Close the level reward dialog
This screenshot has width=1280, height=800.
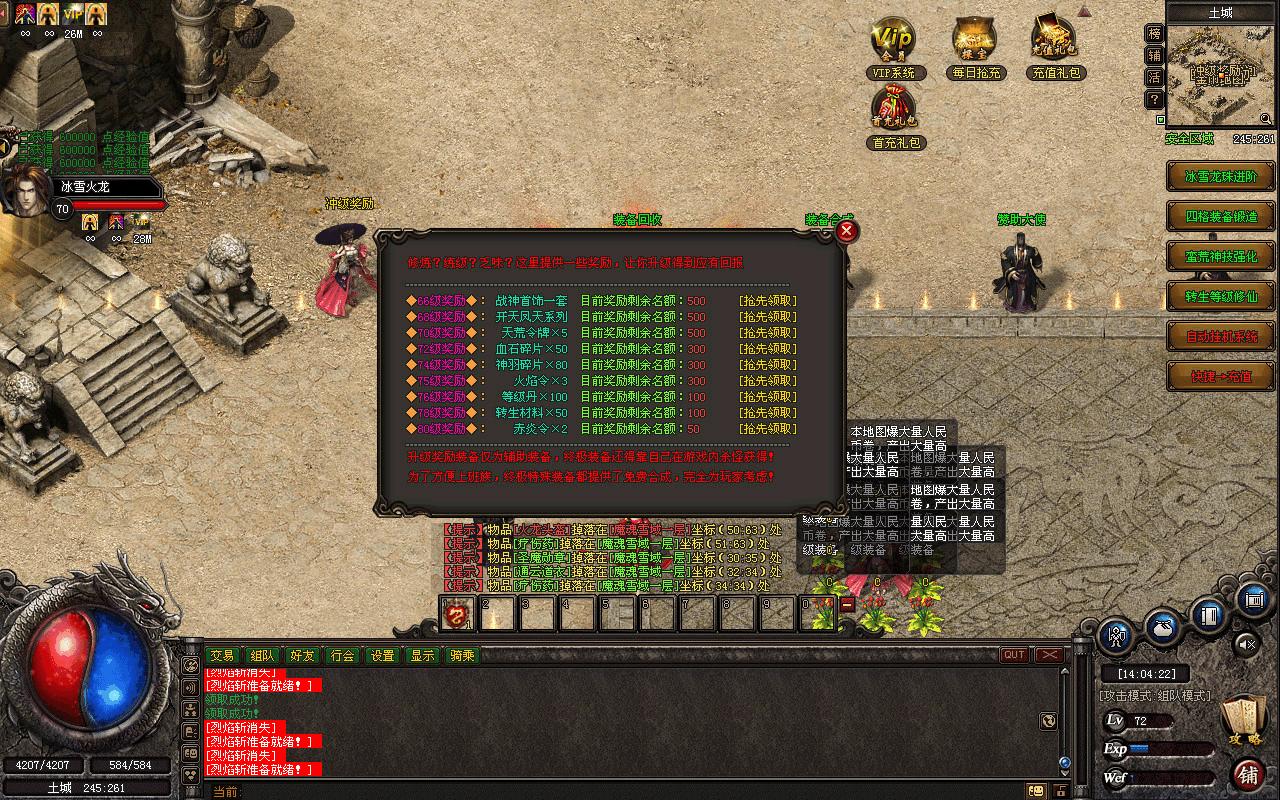(847, 232)
